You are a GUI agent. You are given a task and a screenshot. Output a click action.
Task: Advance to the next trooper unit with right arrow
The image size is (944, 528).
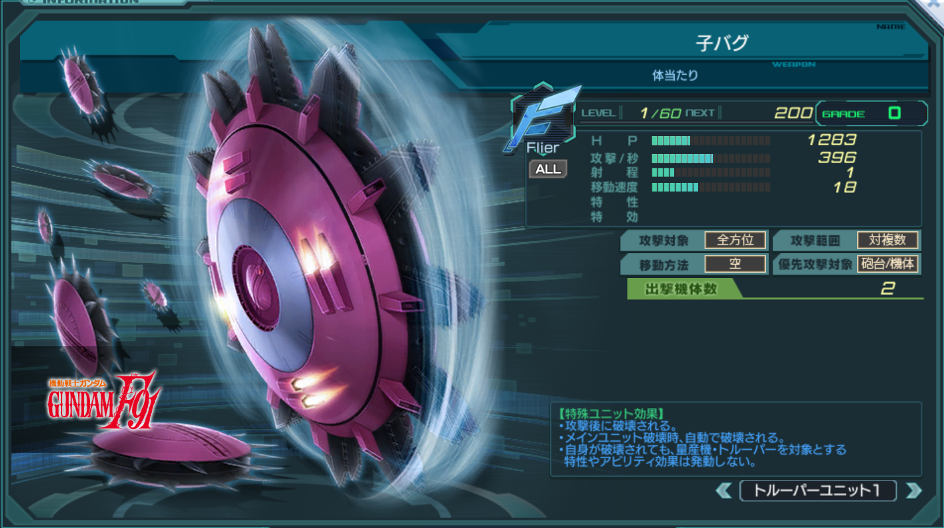911,491
